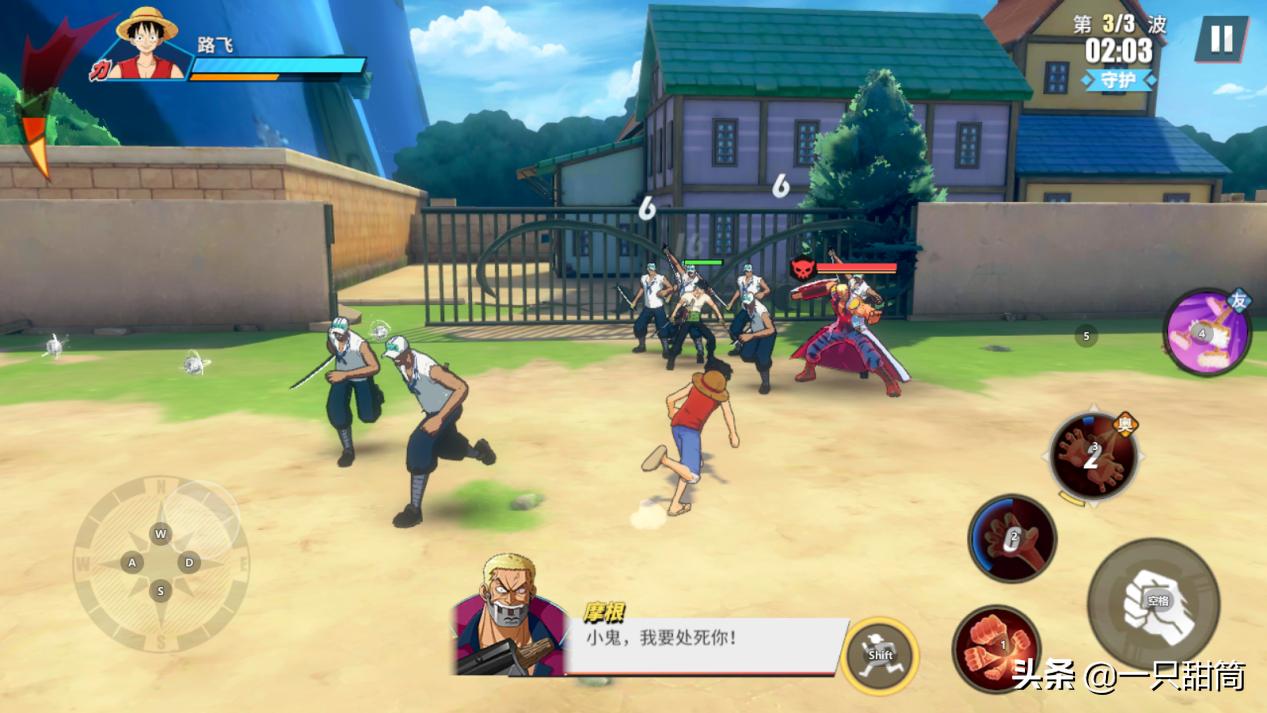Tap the running figure dash button
Screen dimensions: 1267x713
coord(879,656)
